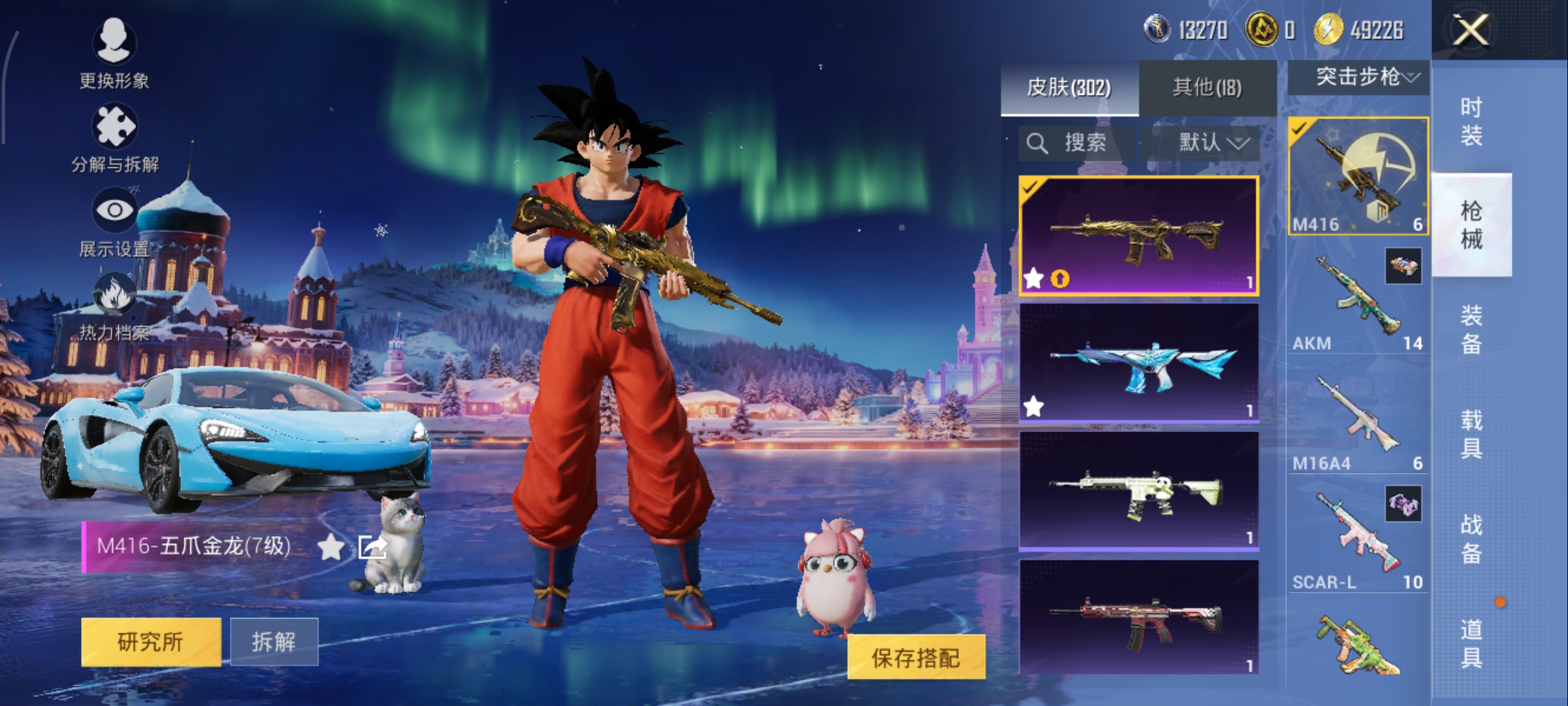Click the 拆解 dismantle button
Image resolution: width=1568 pixels, height=706 pixels.
pos(274,642)
